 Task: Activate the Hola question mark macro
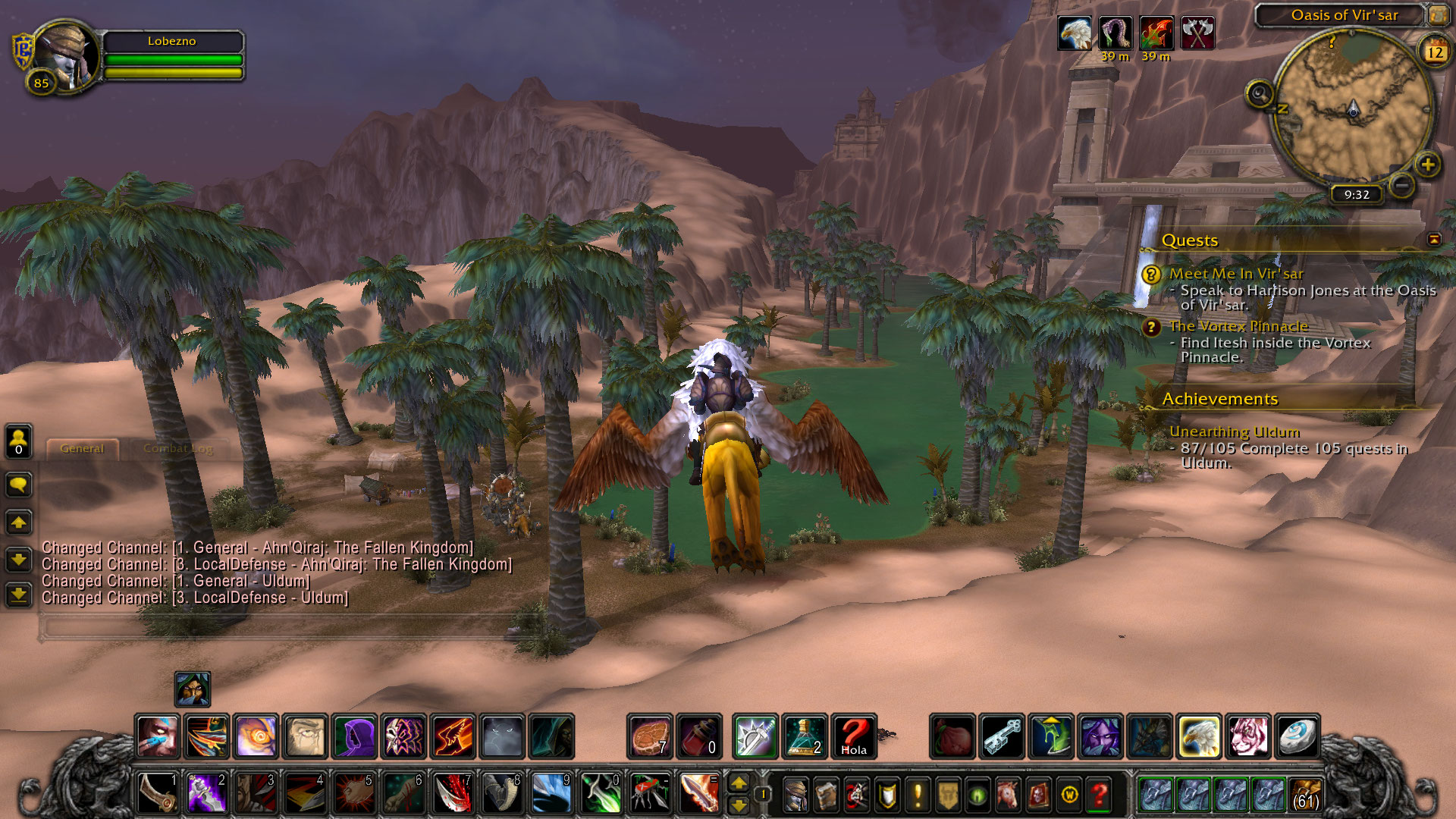pos(854,736)
